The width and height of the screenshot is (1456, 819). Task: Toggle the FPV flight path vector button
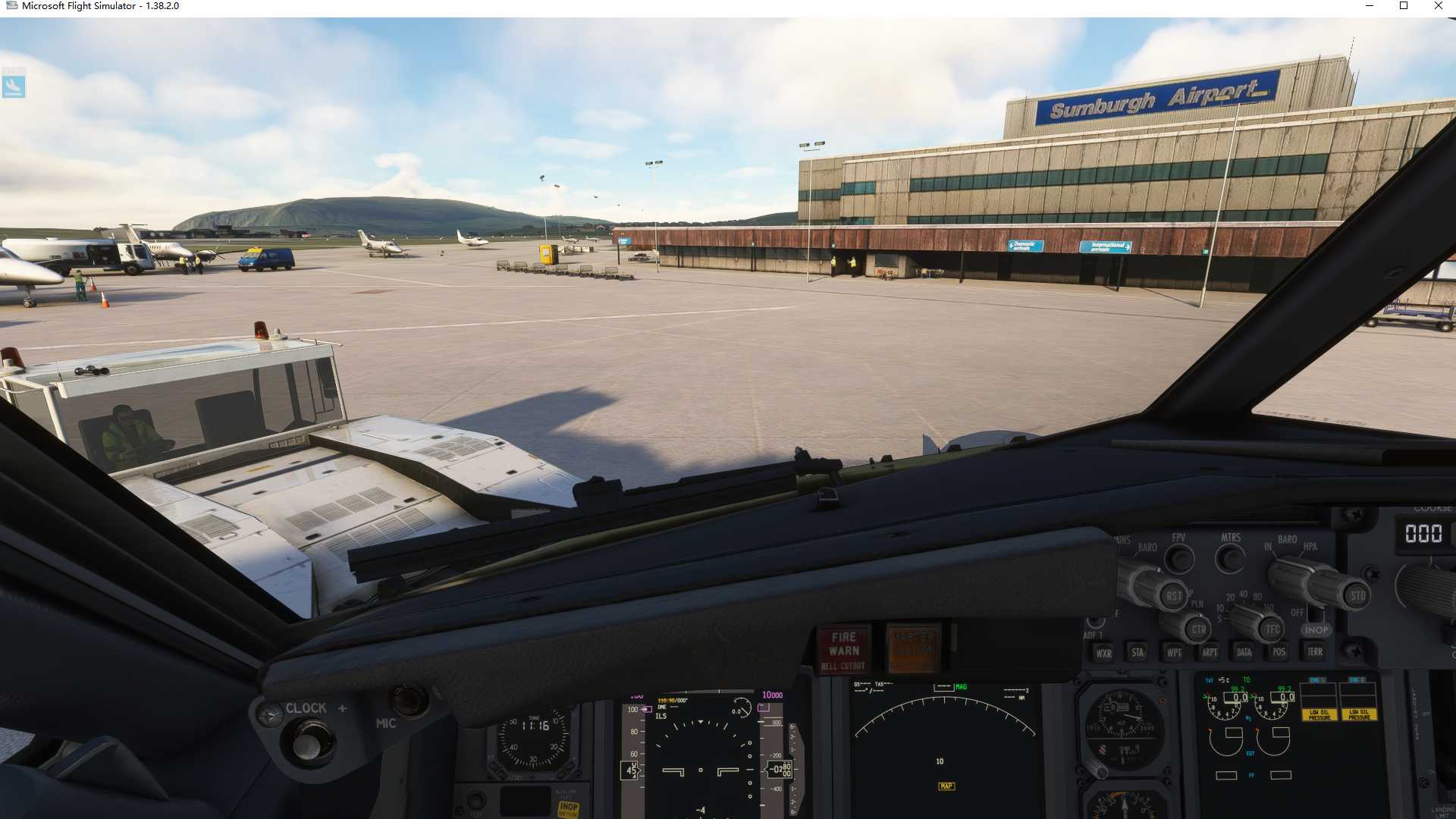click(1179, 559)
